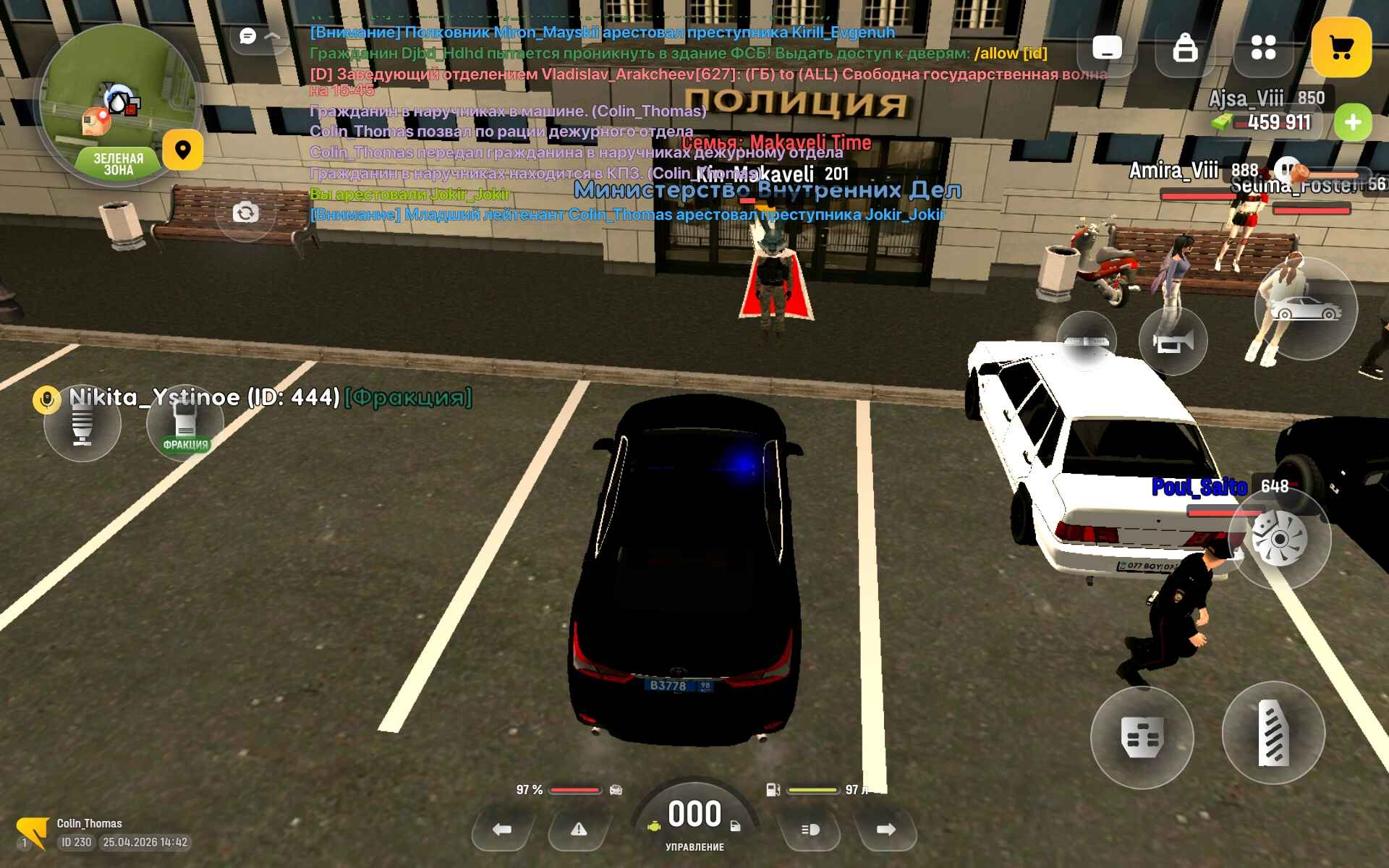Open the backpack inventory
This screenshot has height=868, width=1389.
(1185, 48)
